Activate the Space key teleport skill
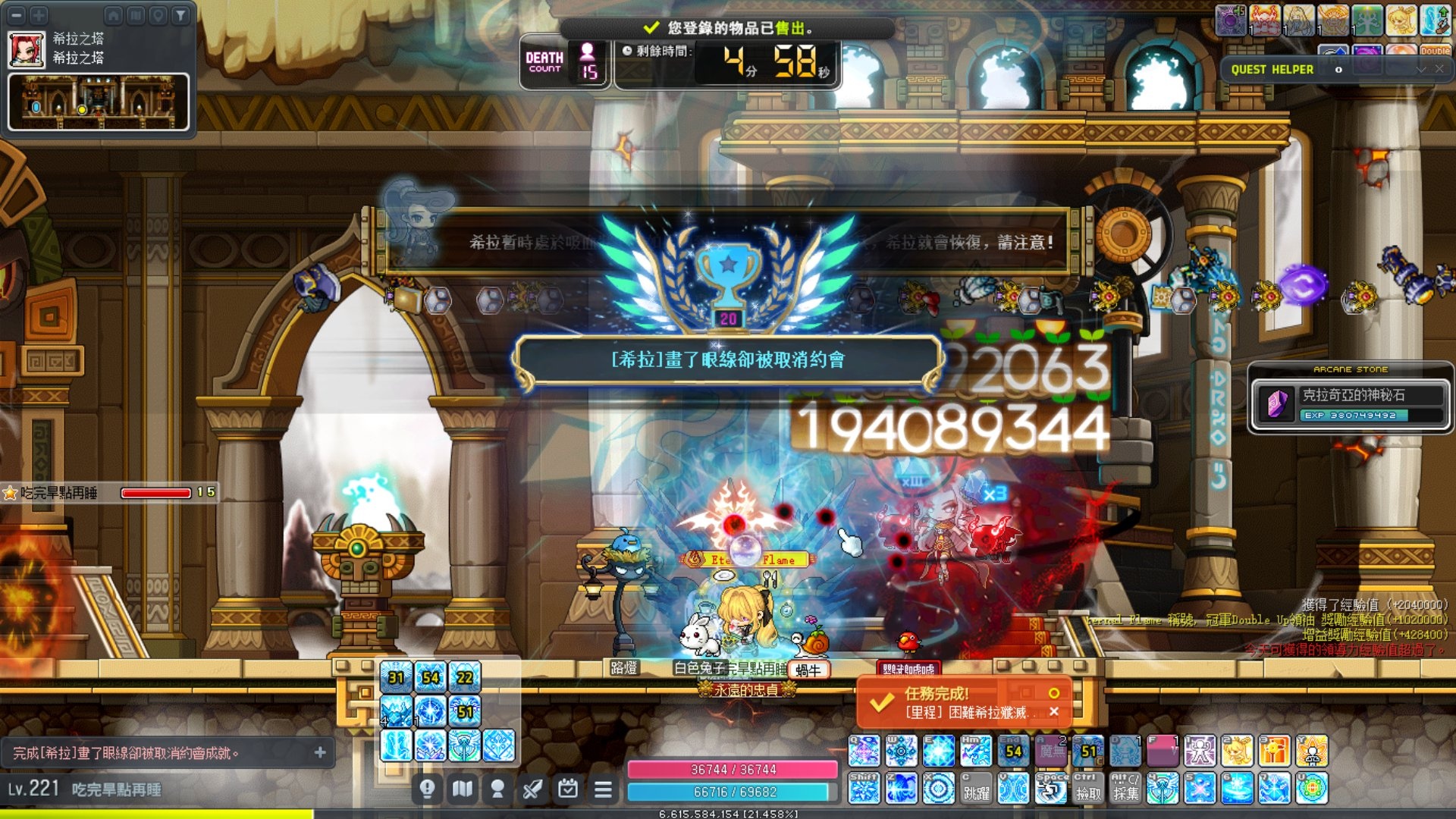This screenshot has width=1456, height=819. 1052,788
